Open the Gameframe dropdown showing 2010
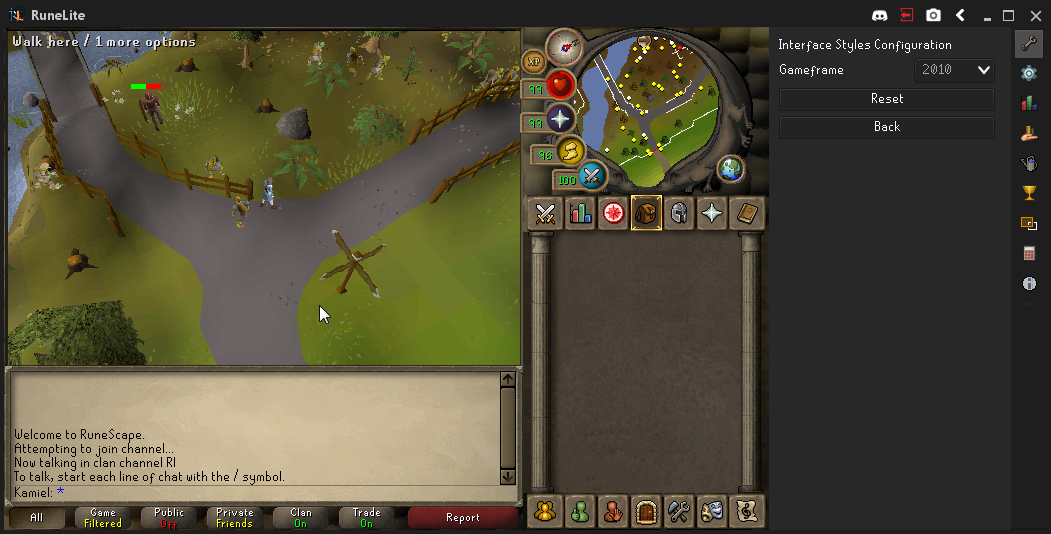Screen dimensions: 1051x534 point(954,70)
